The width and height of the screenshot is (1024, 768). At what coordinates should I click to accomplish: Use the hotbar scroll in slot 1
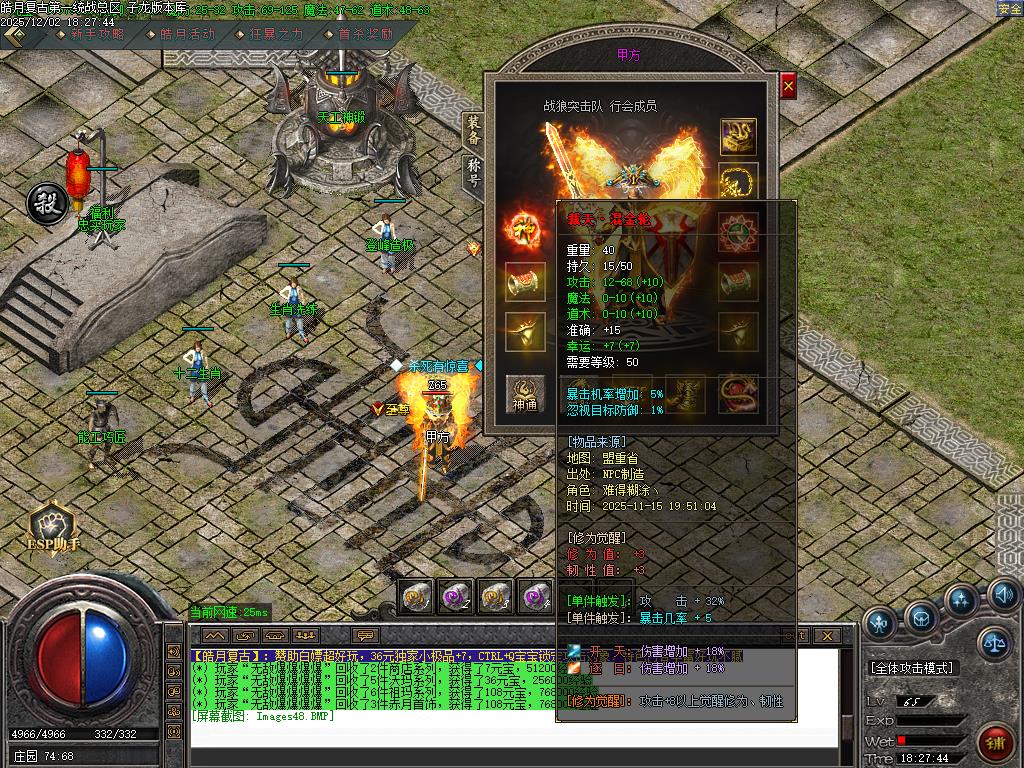point(416,597)
